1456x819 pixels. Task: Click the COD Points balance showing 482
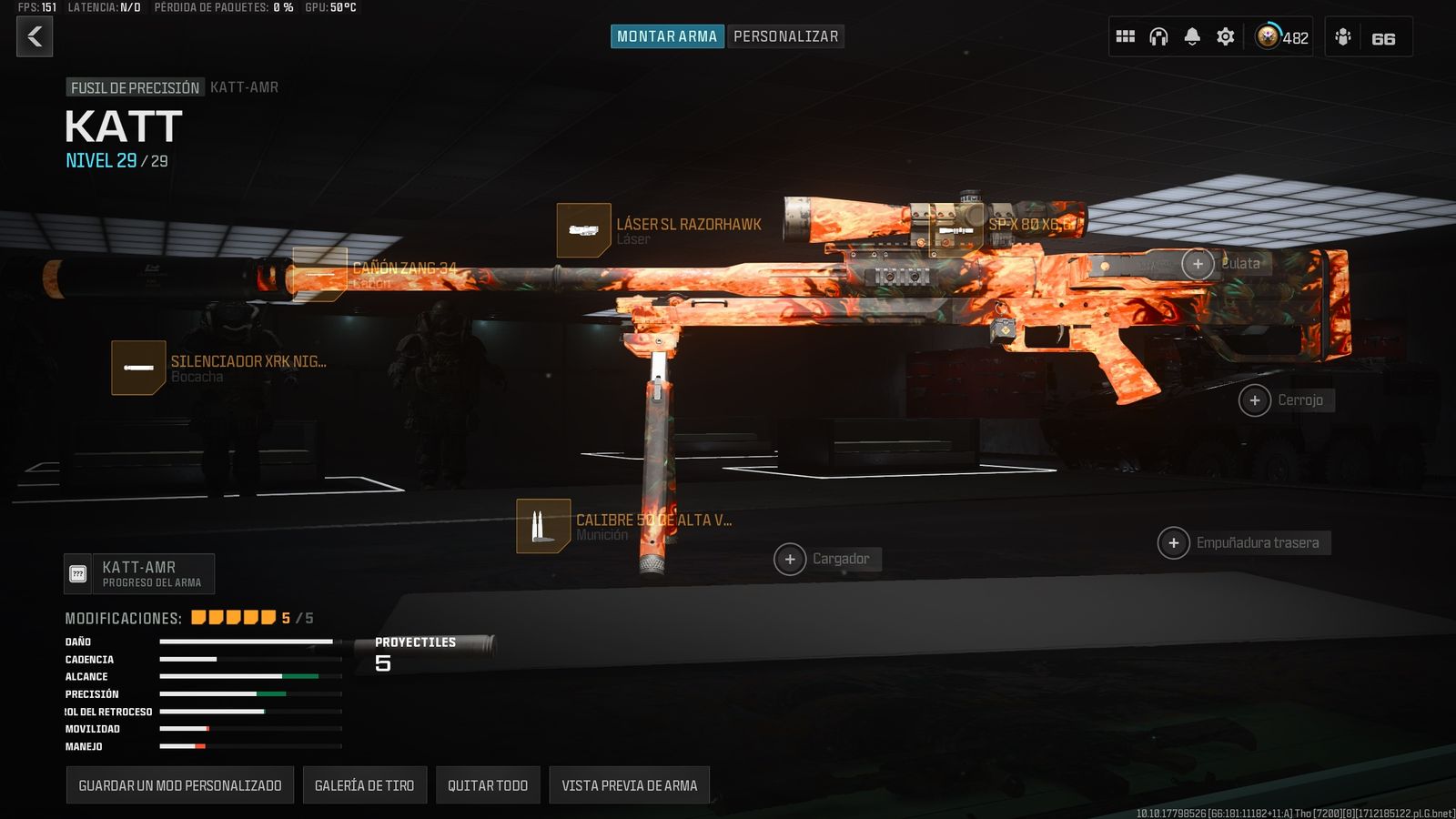pyautogui.click(x=1278, y=38)
